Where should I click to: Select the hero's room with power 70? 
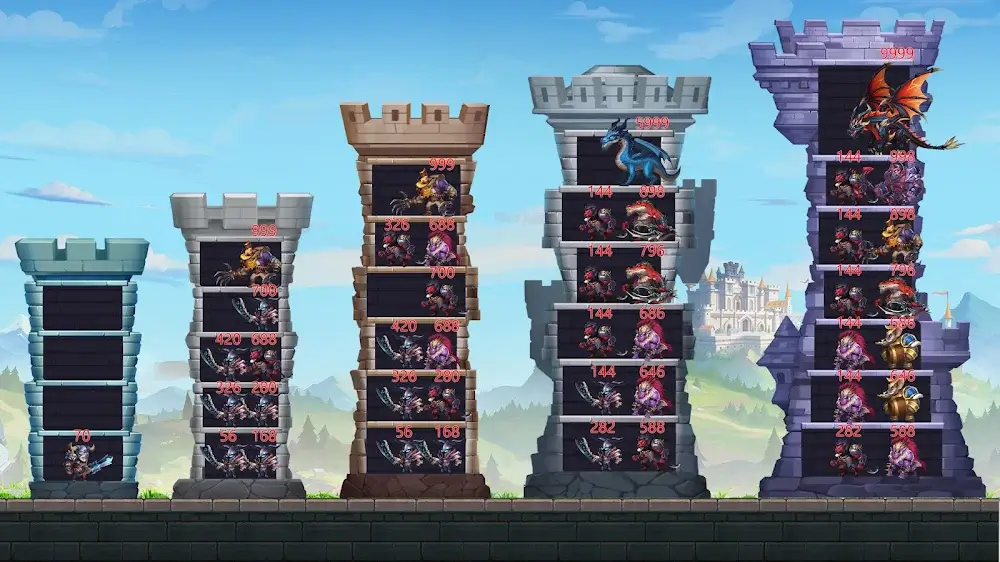(83, 457)
